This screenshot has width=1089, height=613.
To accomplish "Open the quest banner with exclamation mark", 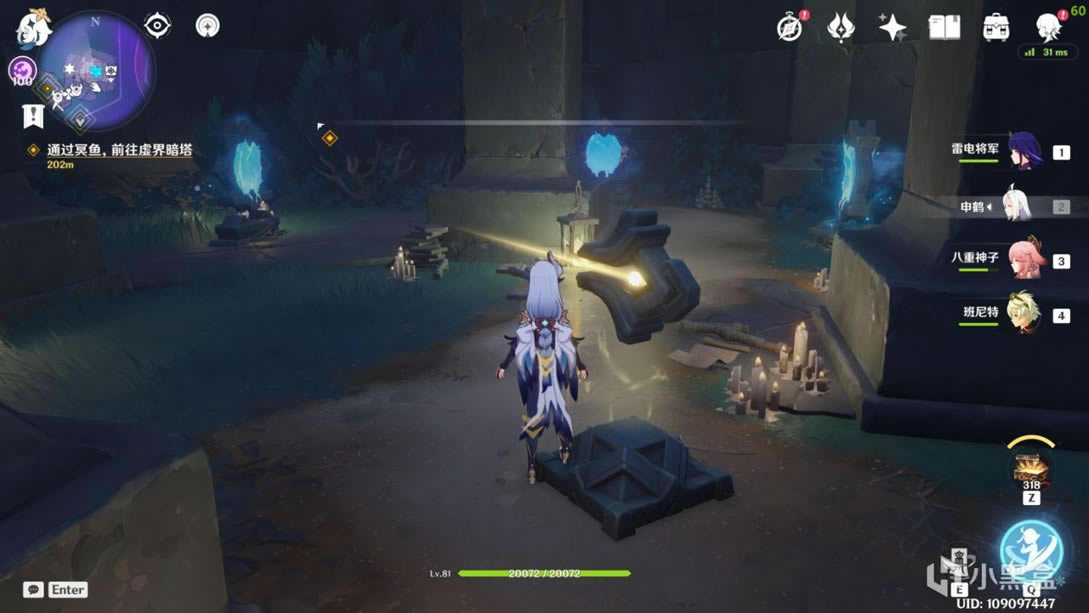I will click(x=33, y=116).
